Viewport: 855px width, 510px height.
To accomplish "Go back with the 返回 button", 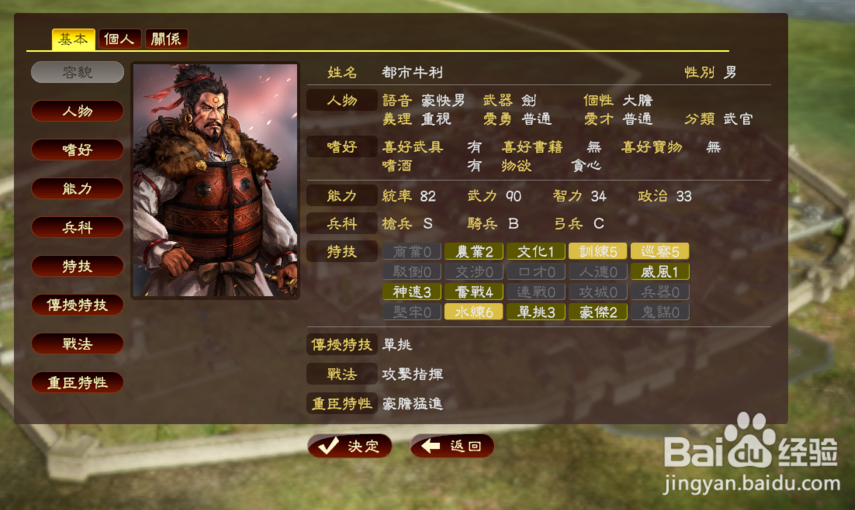I will coord(451,446).
